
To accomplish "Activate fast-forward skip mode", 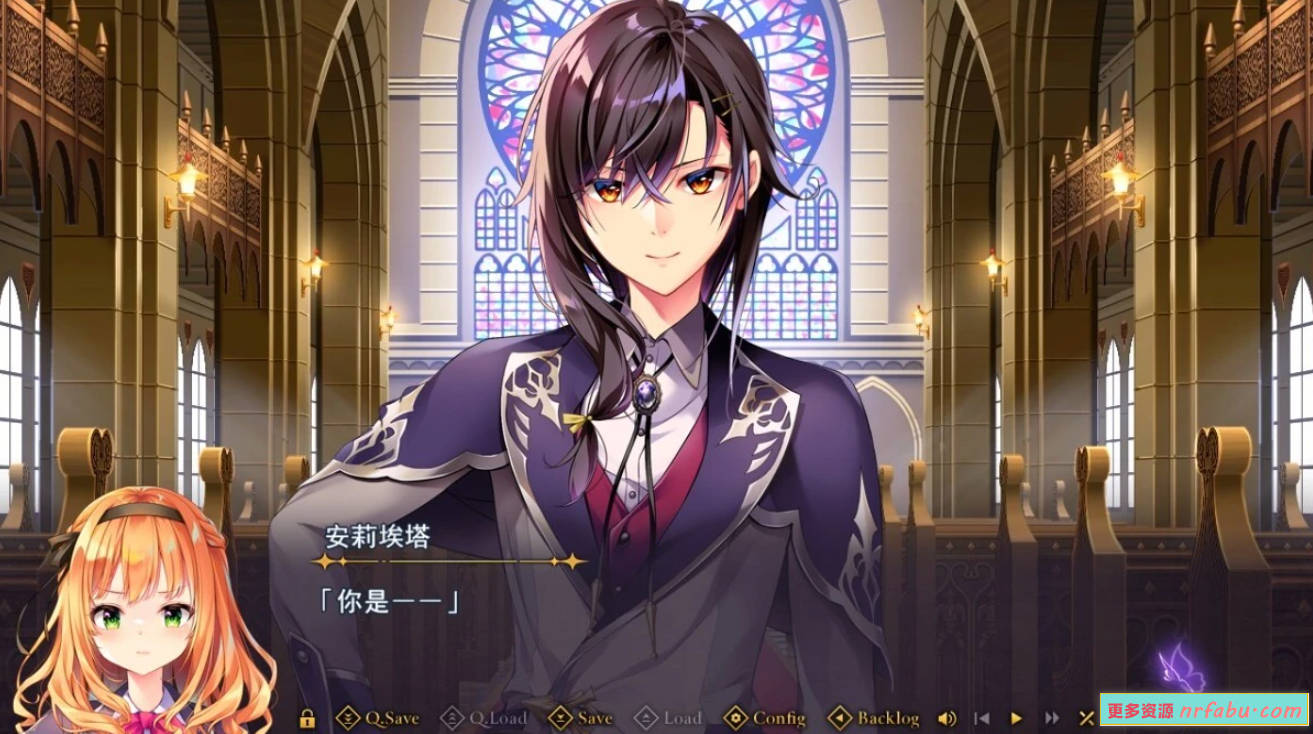I will 1052,718.
